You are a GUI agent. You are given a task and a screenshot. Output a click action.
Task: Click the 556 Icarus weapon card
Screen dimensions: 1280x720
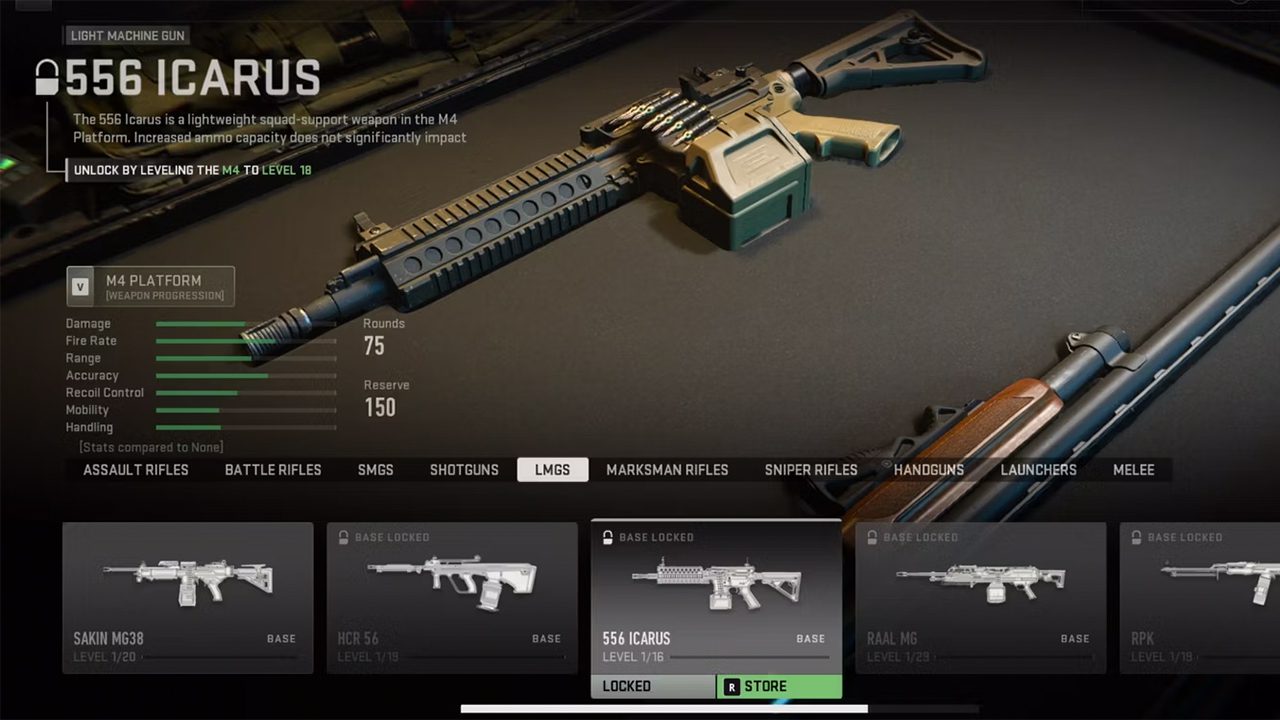(716, 597)
